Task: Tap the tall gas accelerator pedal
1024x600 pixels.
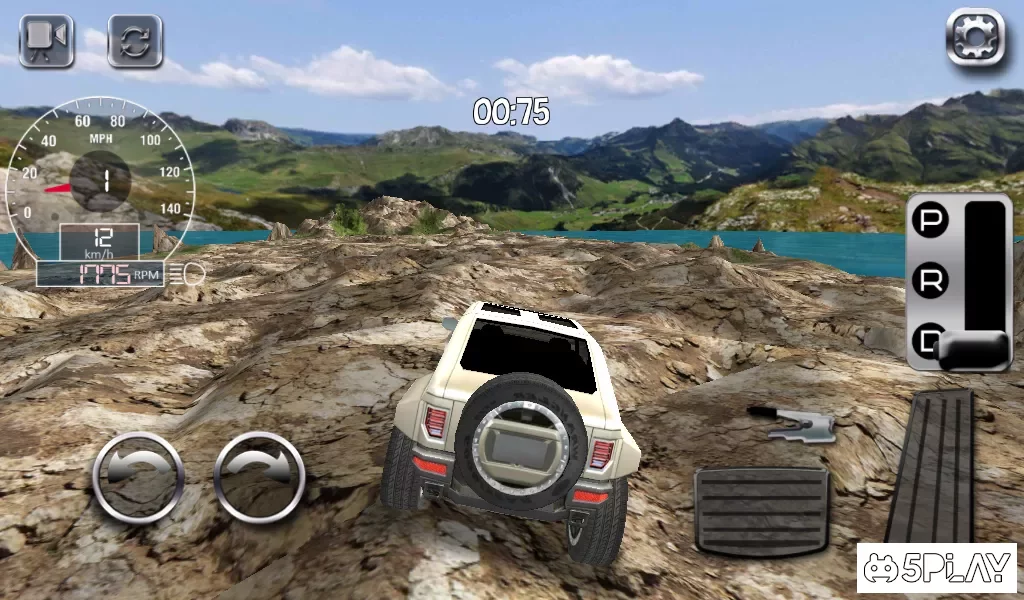Action: coord(930,465)
